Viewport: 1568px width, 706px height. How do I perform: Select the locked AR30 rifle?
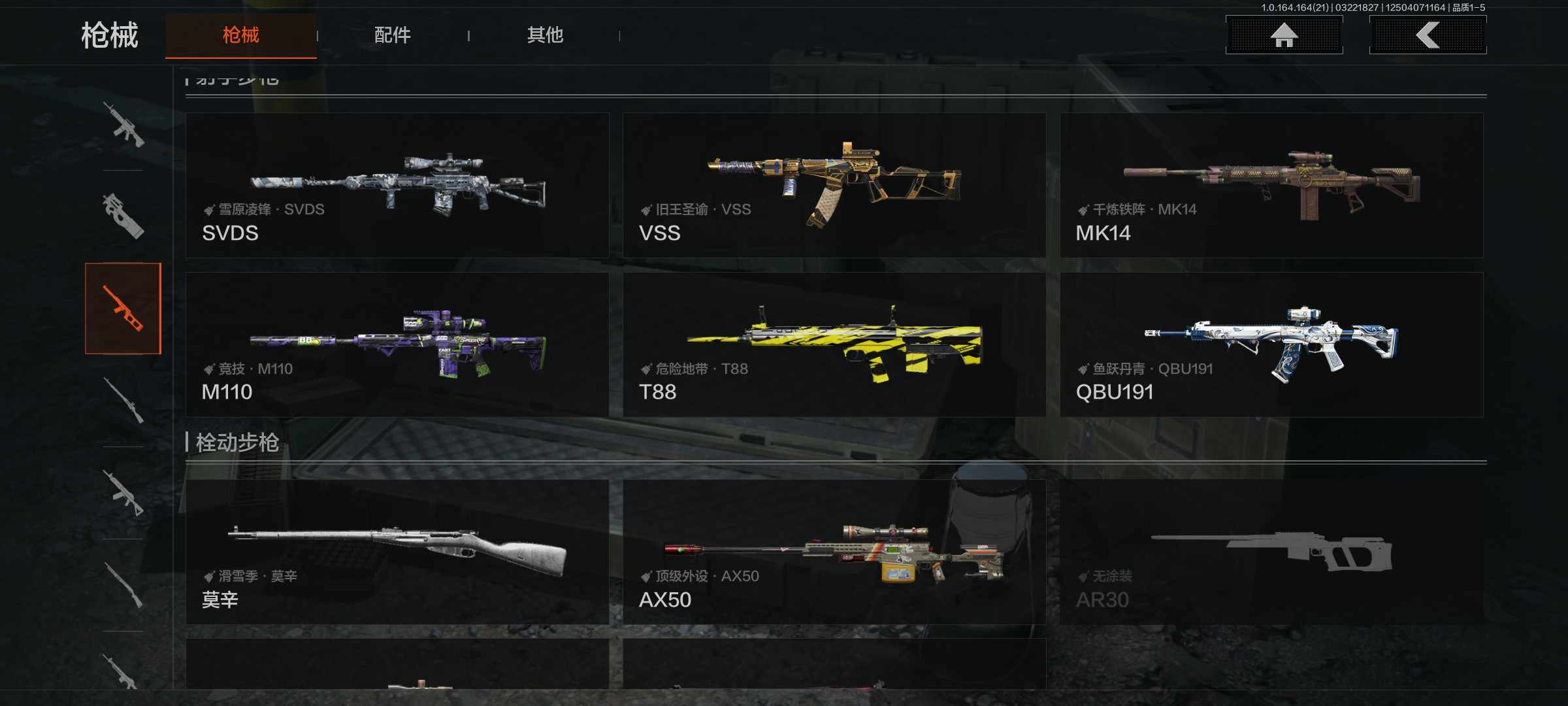[x=1271, y=552]
